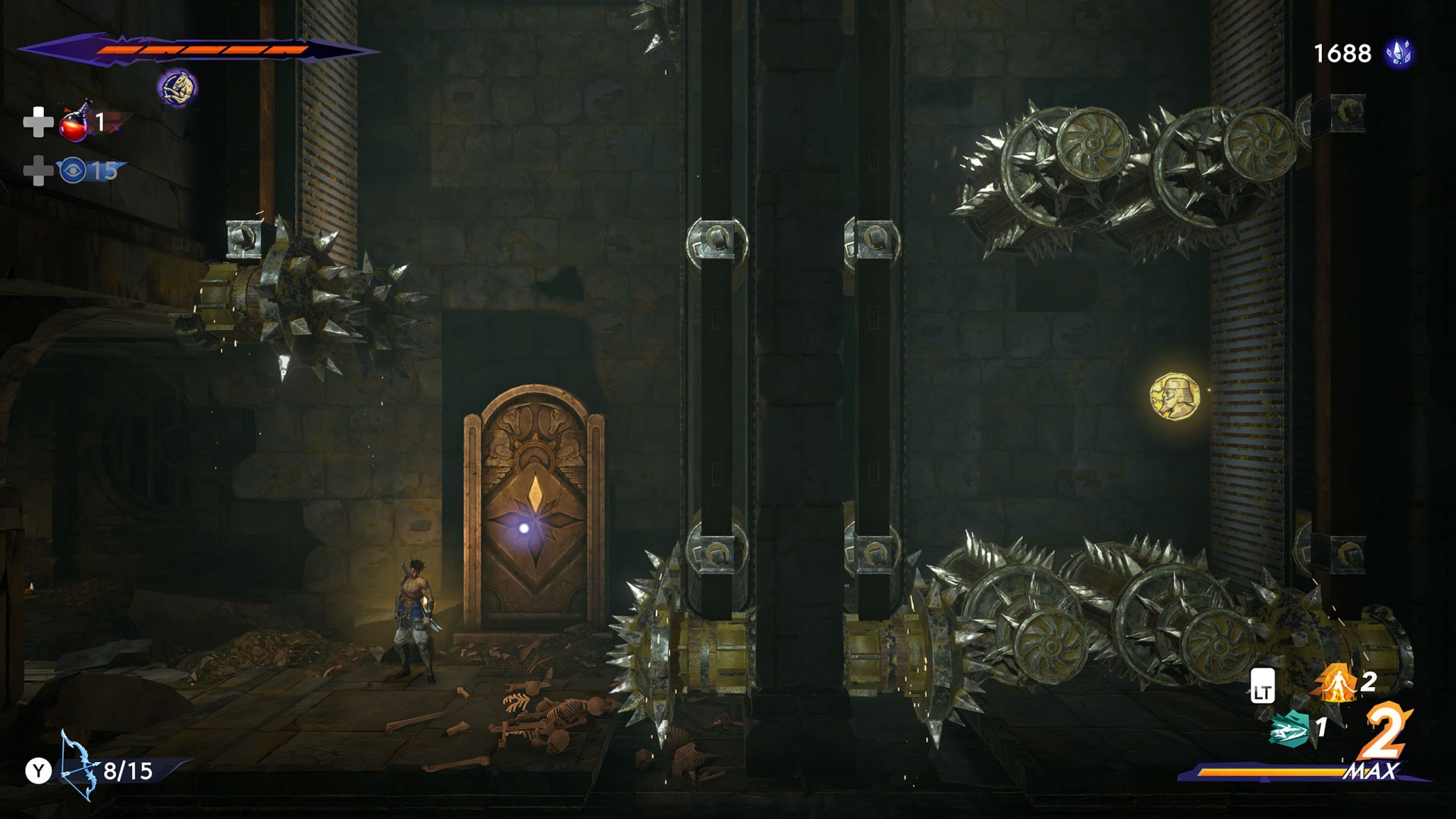This screenshot has width=1456, height=819.
Task: Select the red healing potion icon
Action: click(x=74, y=122)
